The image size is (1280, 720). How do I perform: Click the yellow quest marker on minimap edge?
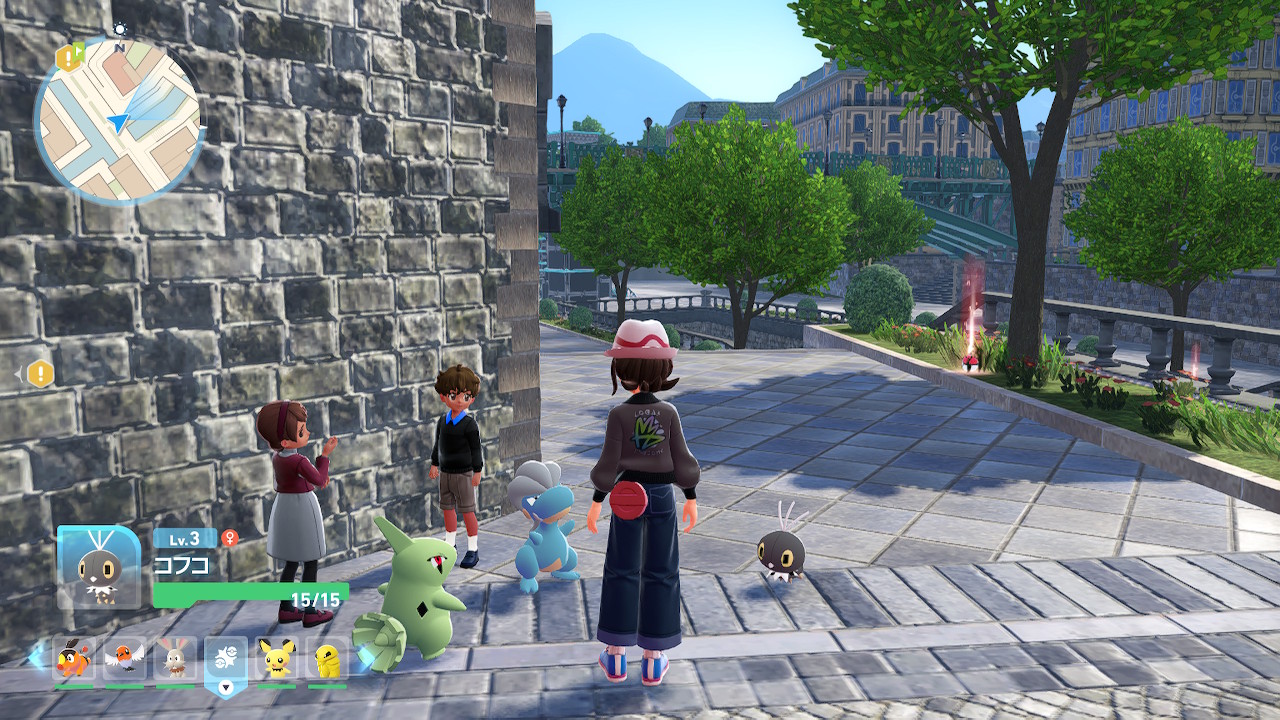(68, 58)
